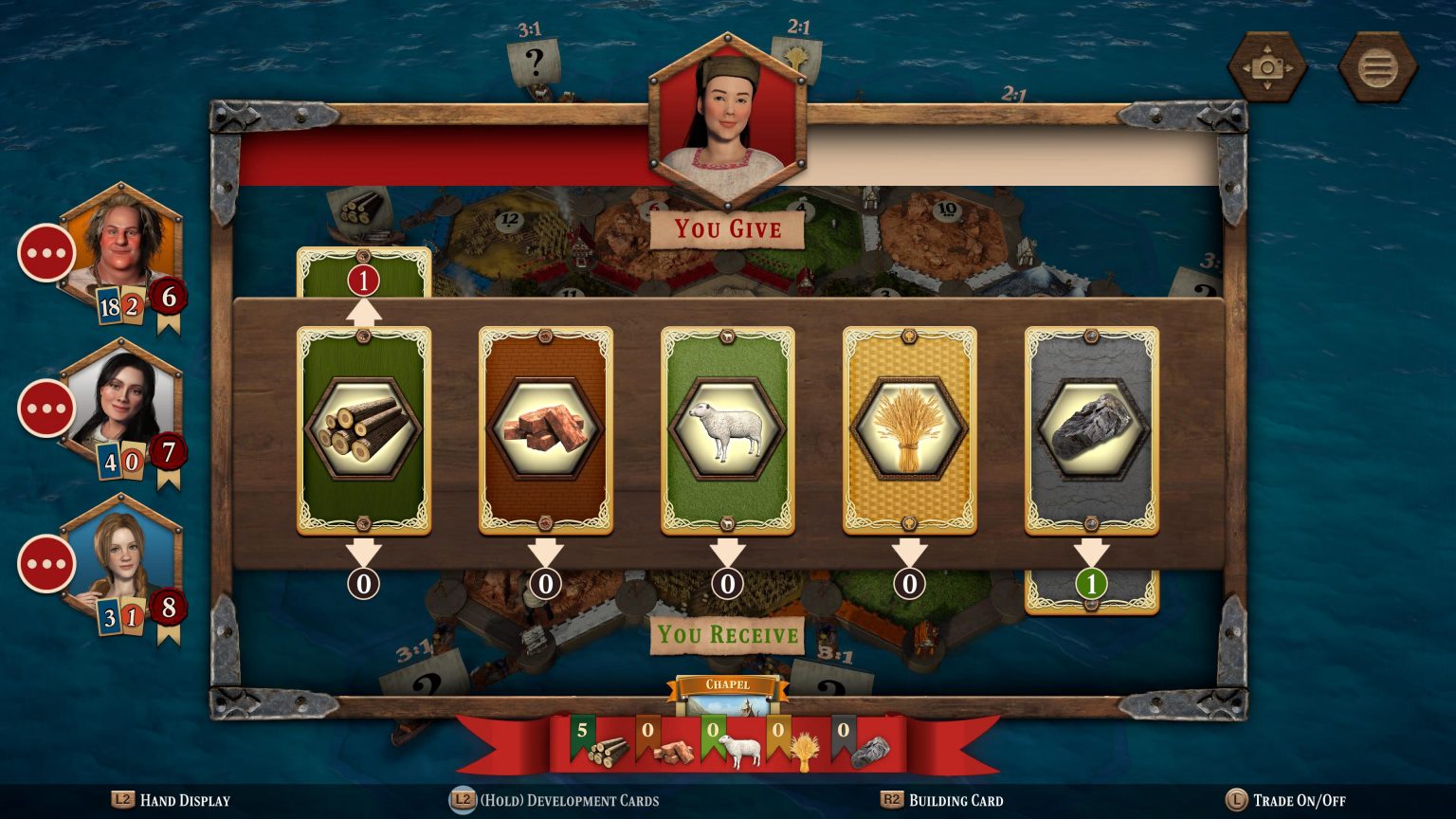Screen dimensions: 1456x819
Task: Click the red counter badge on the lumber card
Action: pyautogui.click(x=364, y=280)
